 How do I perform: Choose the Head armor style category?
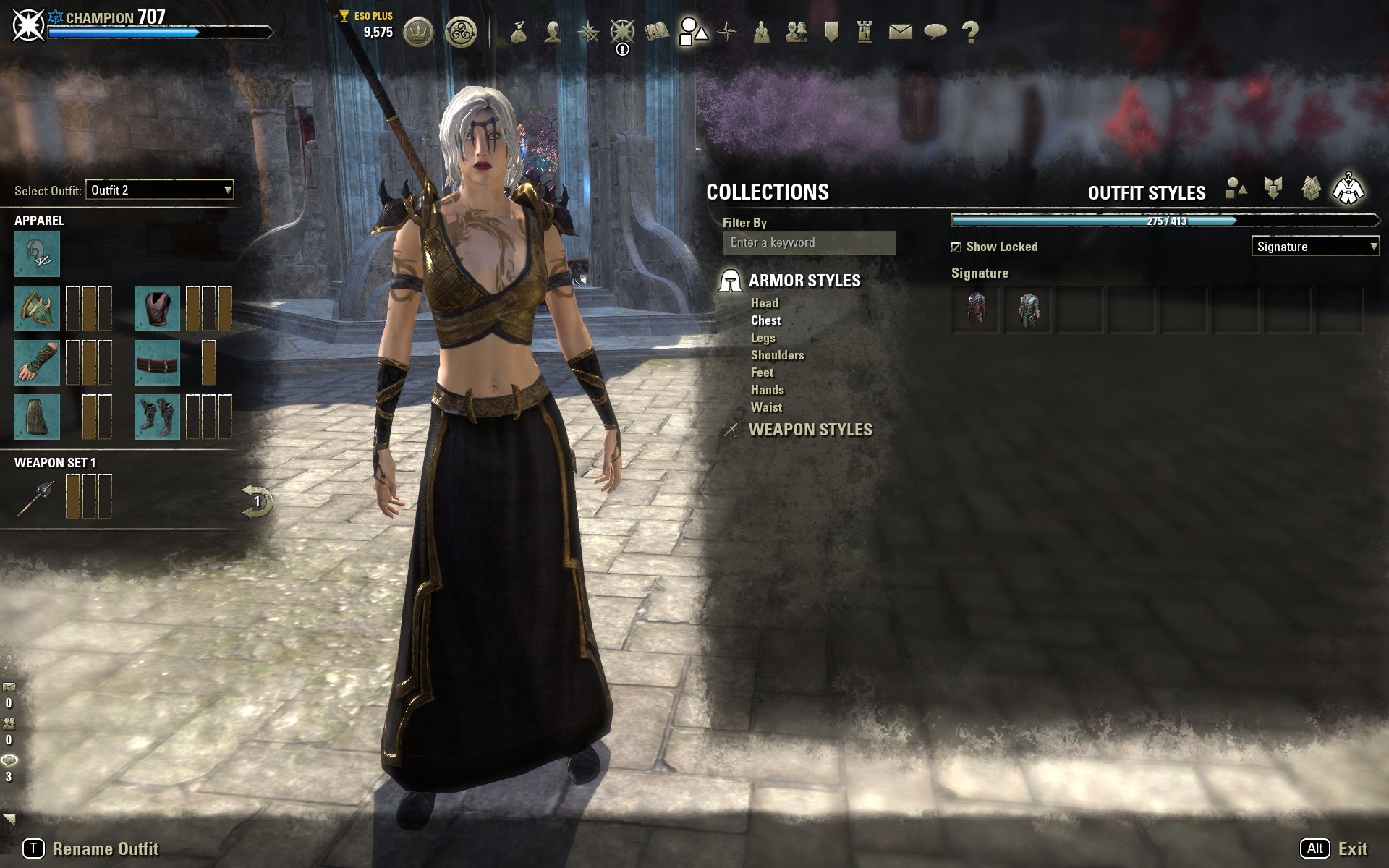(764, 303)
